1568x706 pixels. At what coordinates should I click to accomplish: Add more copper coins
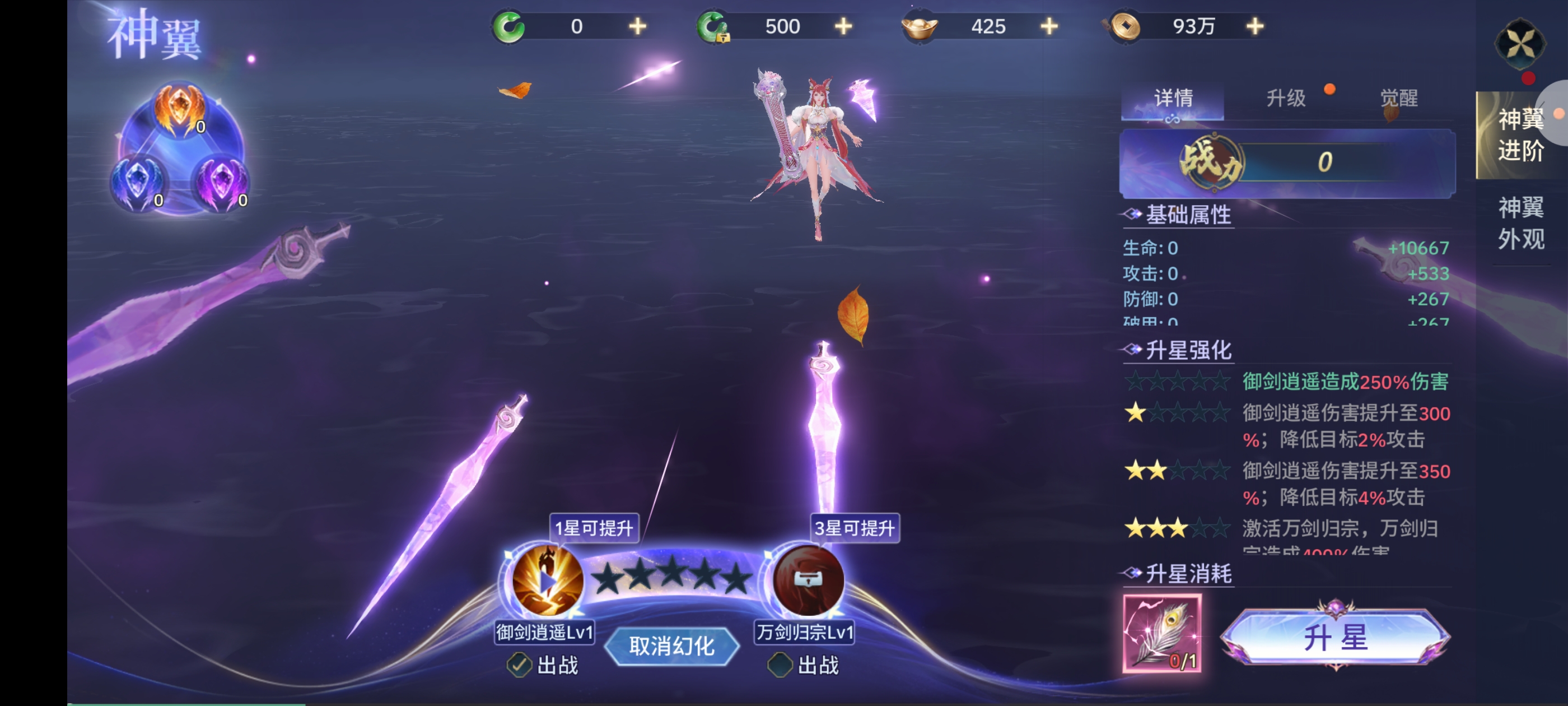click(x=1254, y=27)
